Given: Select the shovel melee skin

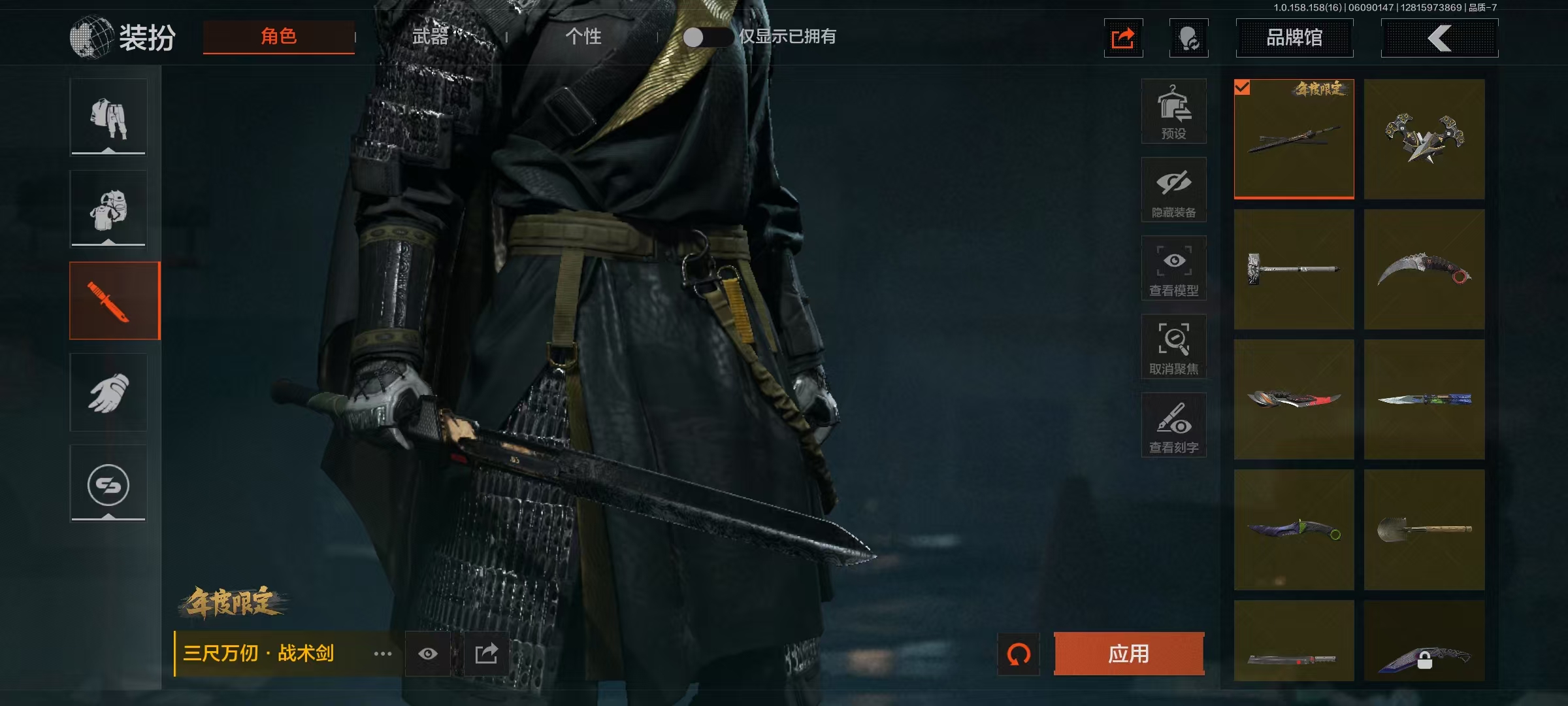Looking at the screenshot, I should click(x=1424, y=529).
